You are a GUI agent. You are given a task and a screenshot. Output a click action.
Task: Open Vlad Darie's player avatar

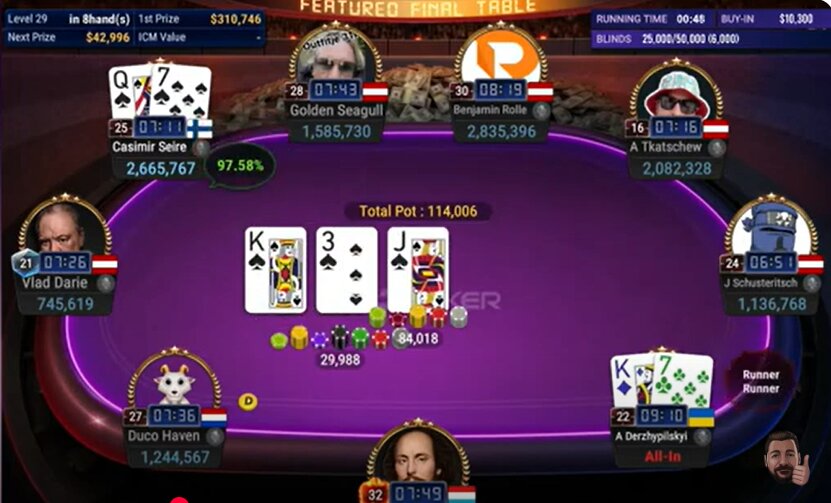pos(62,229)
